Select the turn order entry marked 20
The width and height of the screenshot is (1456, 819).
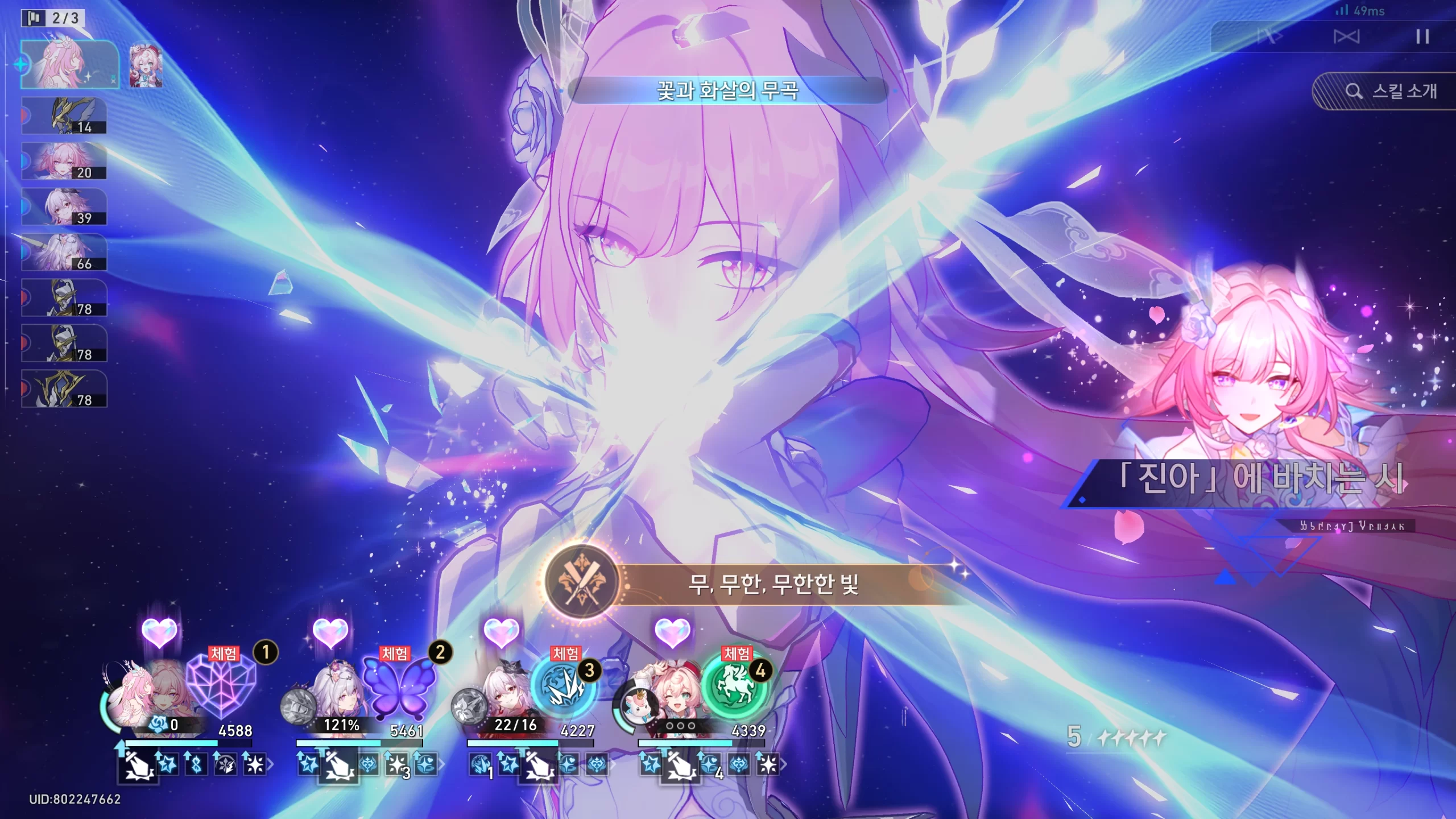click(64, 161)
